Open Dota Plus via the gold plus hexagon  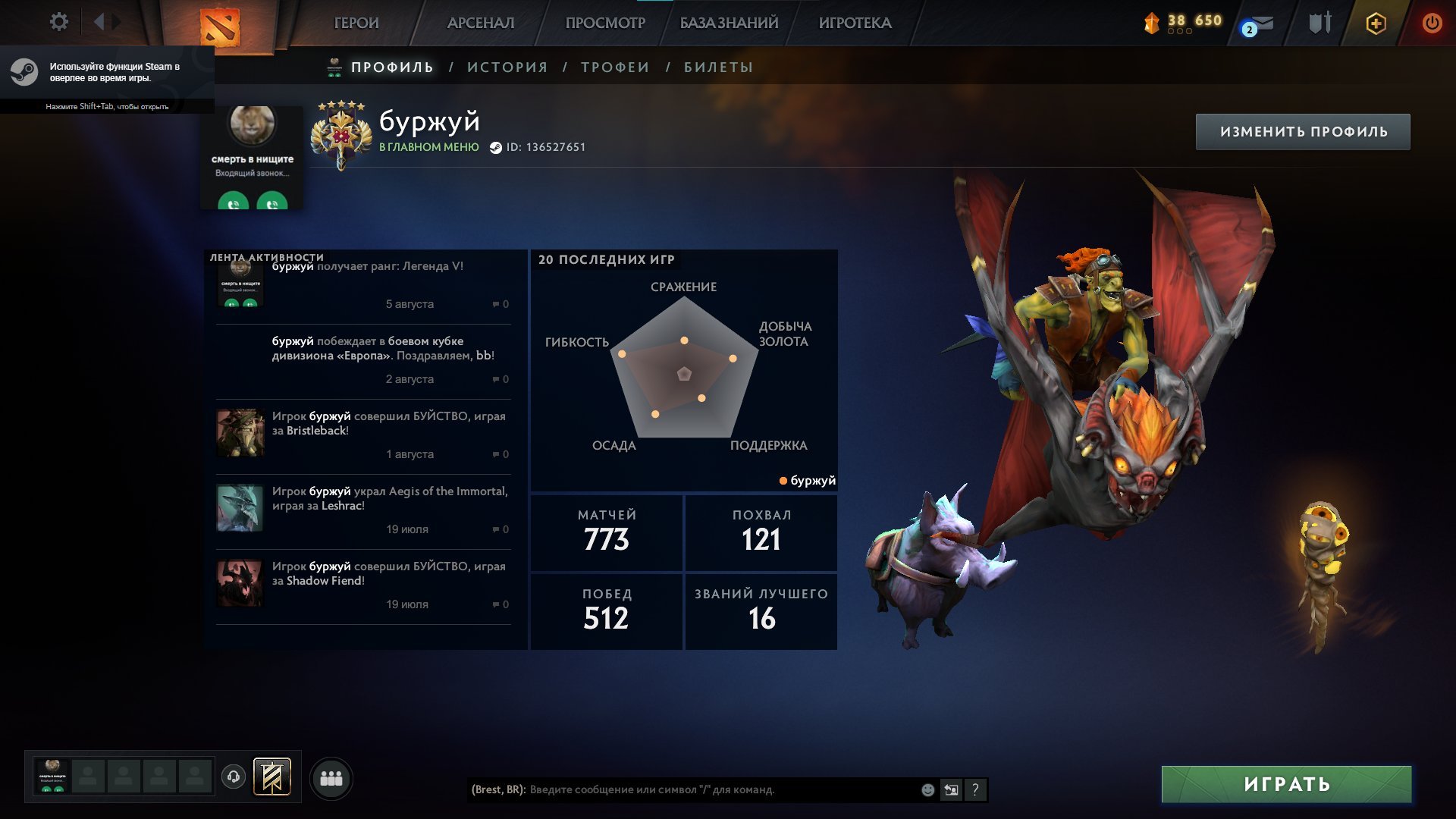tap(1376, 23)
